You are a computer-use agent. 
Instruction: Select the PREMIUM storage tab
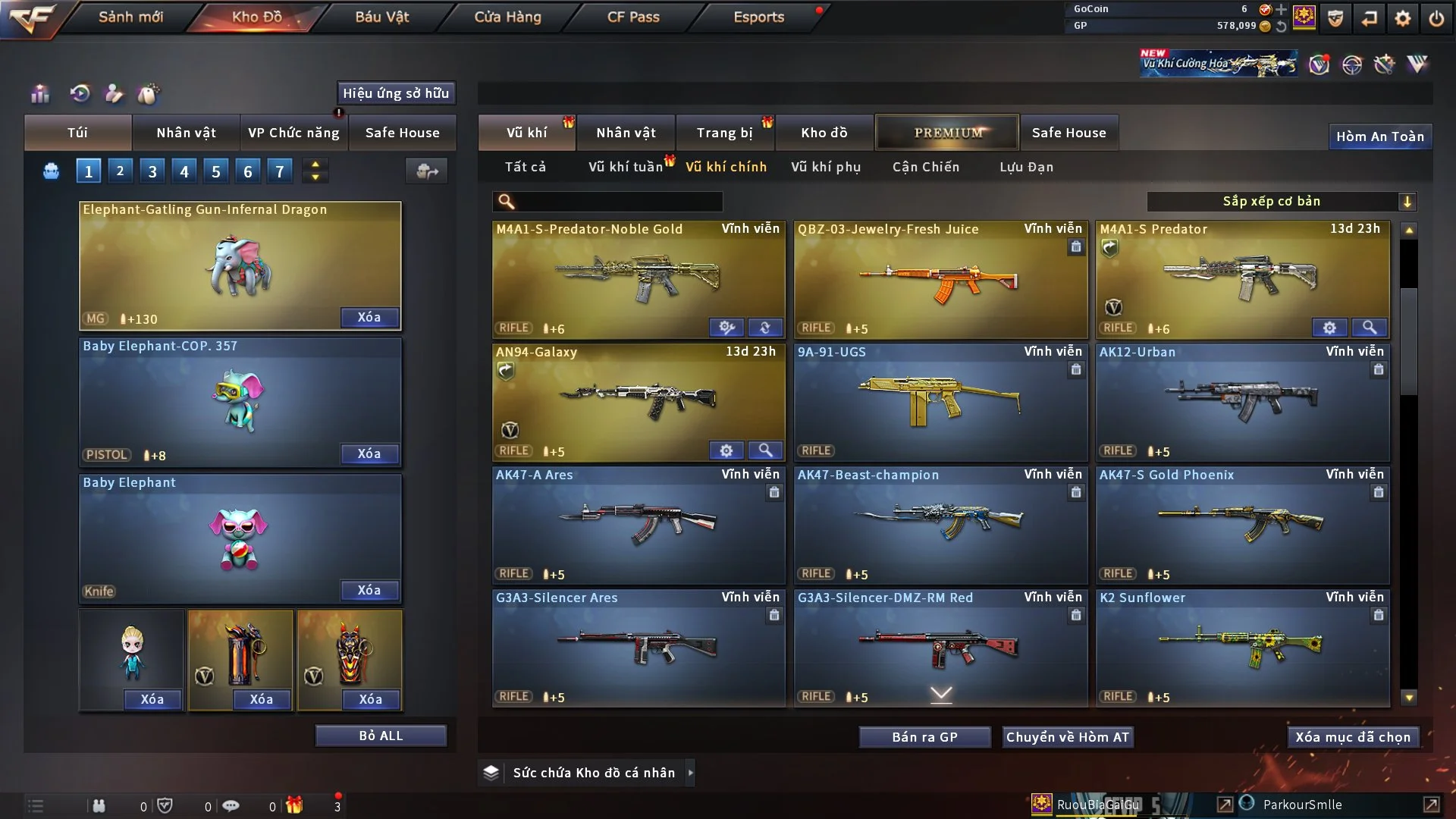pyautogui.click(x=947, y=133)
